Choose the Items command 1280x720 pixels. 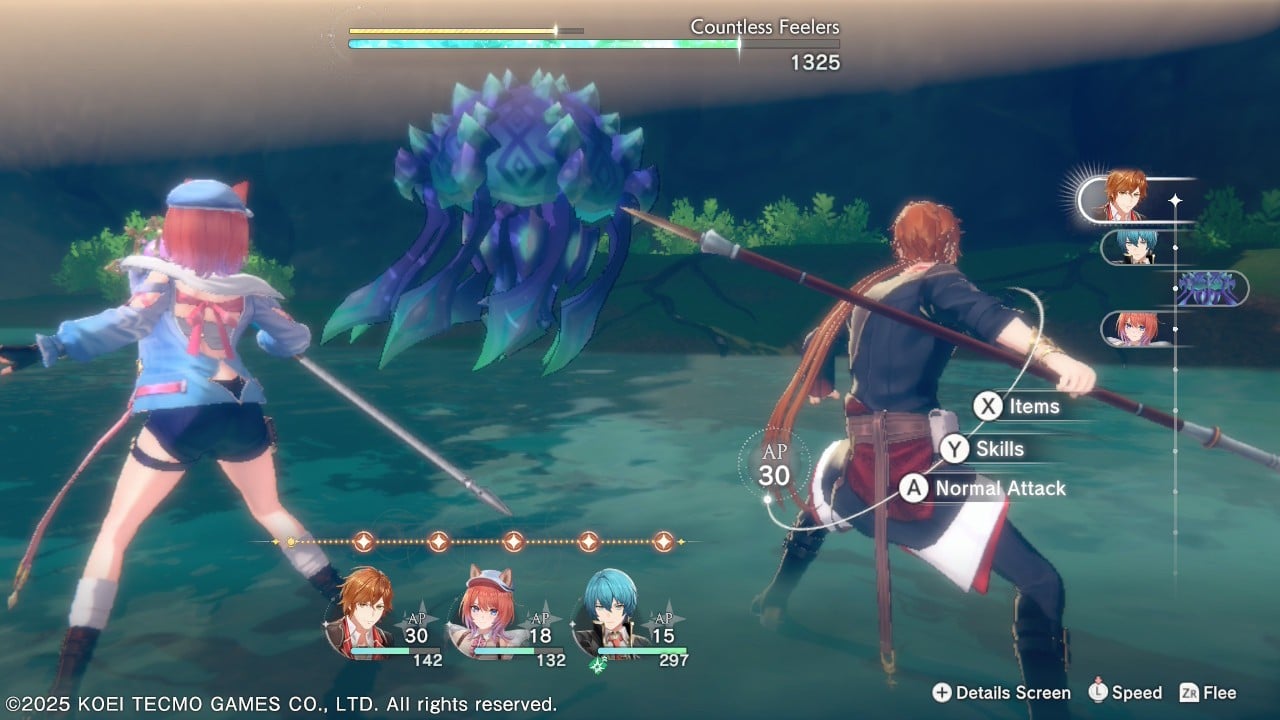click(x=1018, y=406)
